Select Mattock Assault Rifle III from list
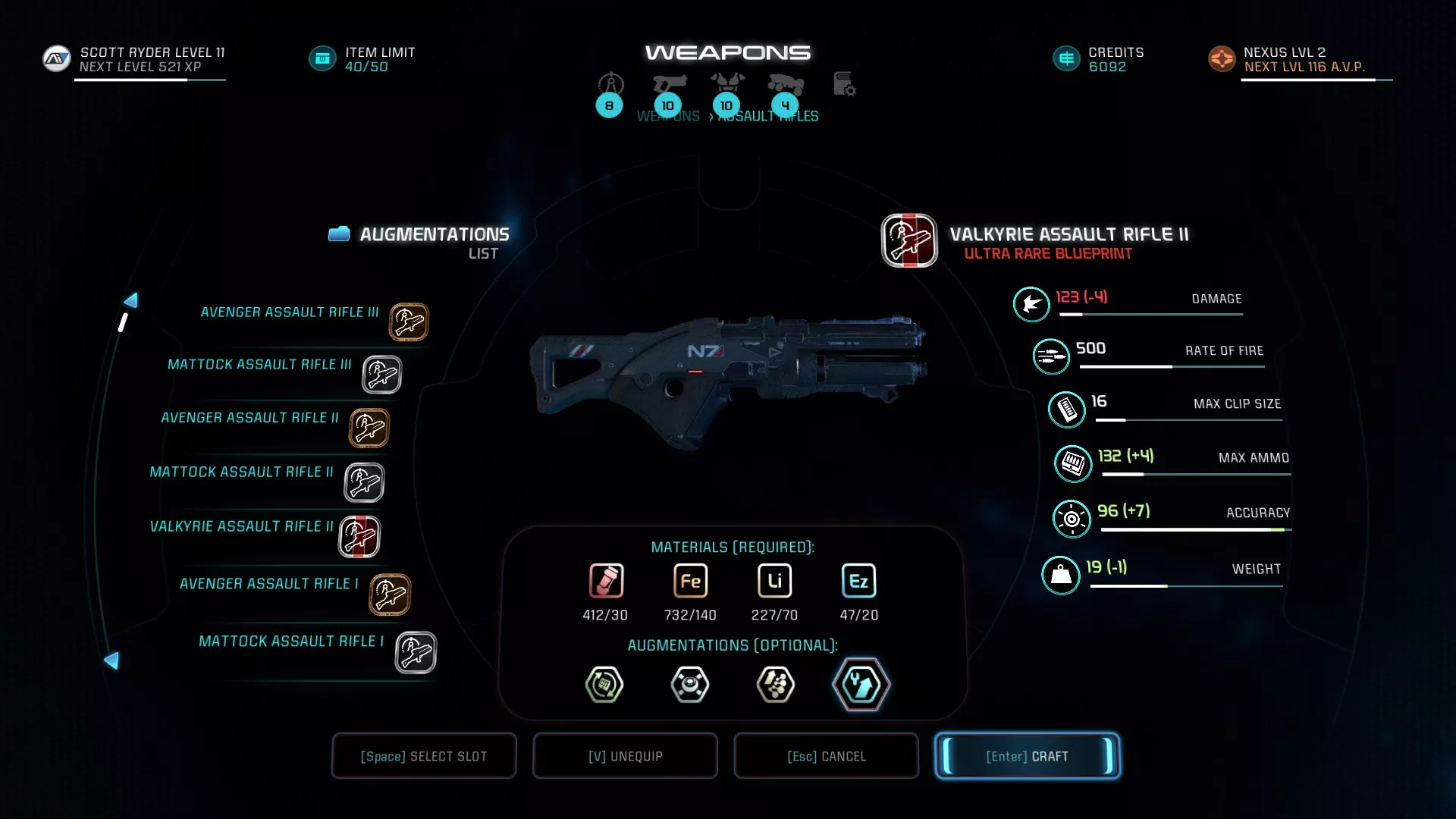Screen dimensions: 1456x819 tap(260, 365)
